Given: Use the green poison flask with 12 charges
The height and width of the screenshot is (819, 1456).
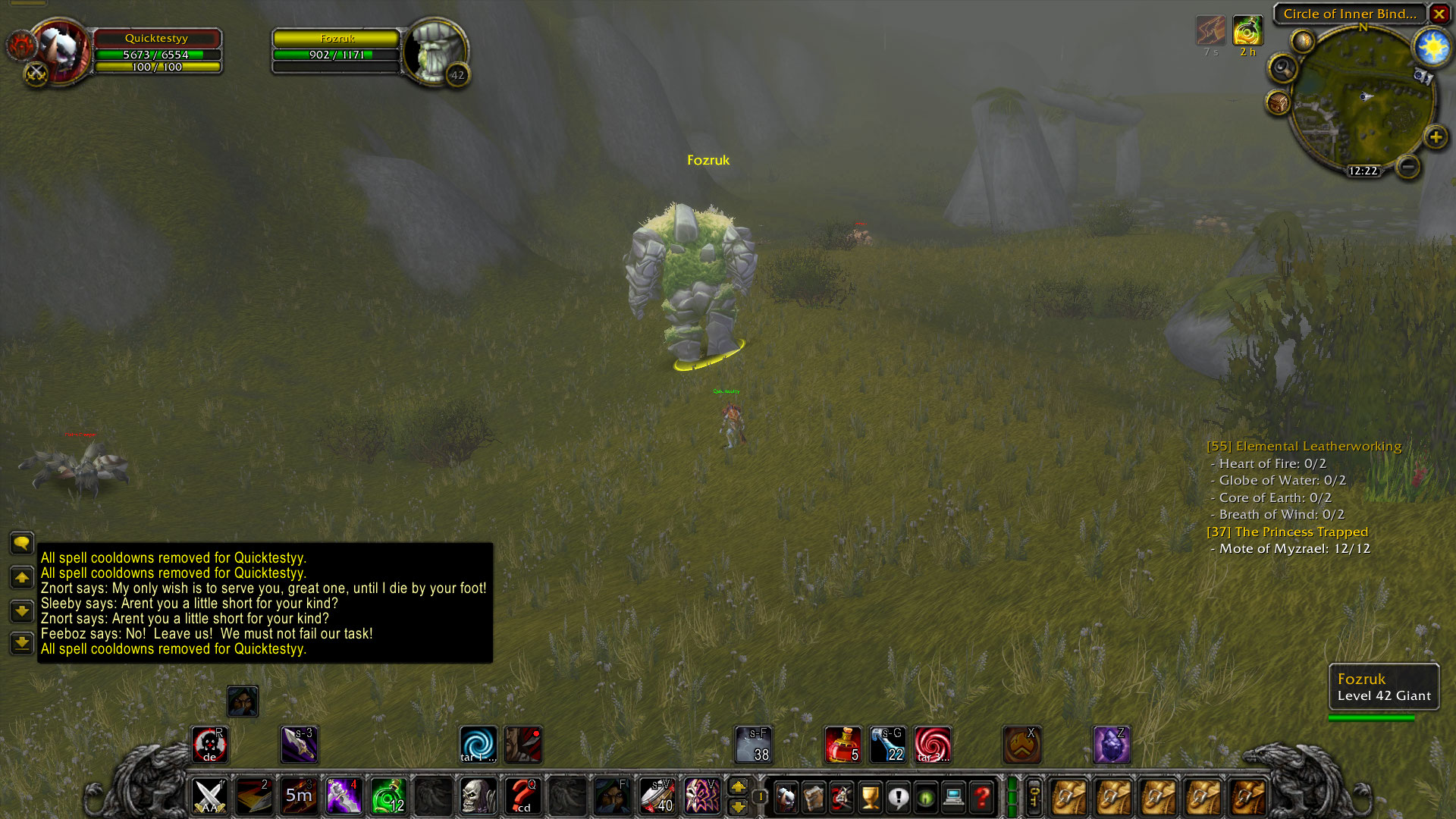Looking at the screenshot, I should [388, 796].
